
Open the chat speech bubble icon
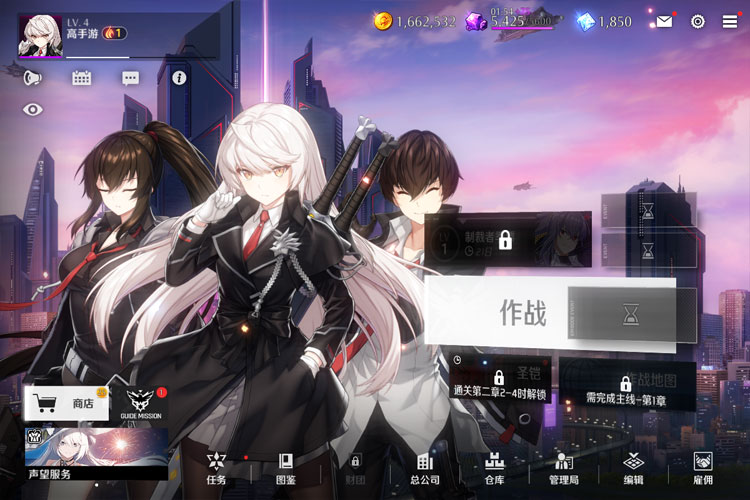point(131,78)
